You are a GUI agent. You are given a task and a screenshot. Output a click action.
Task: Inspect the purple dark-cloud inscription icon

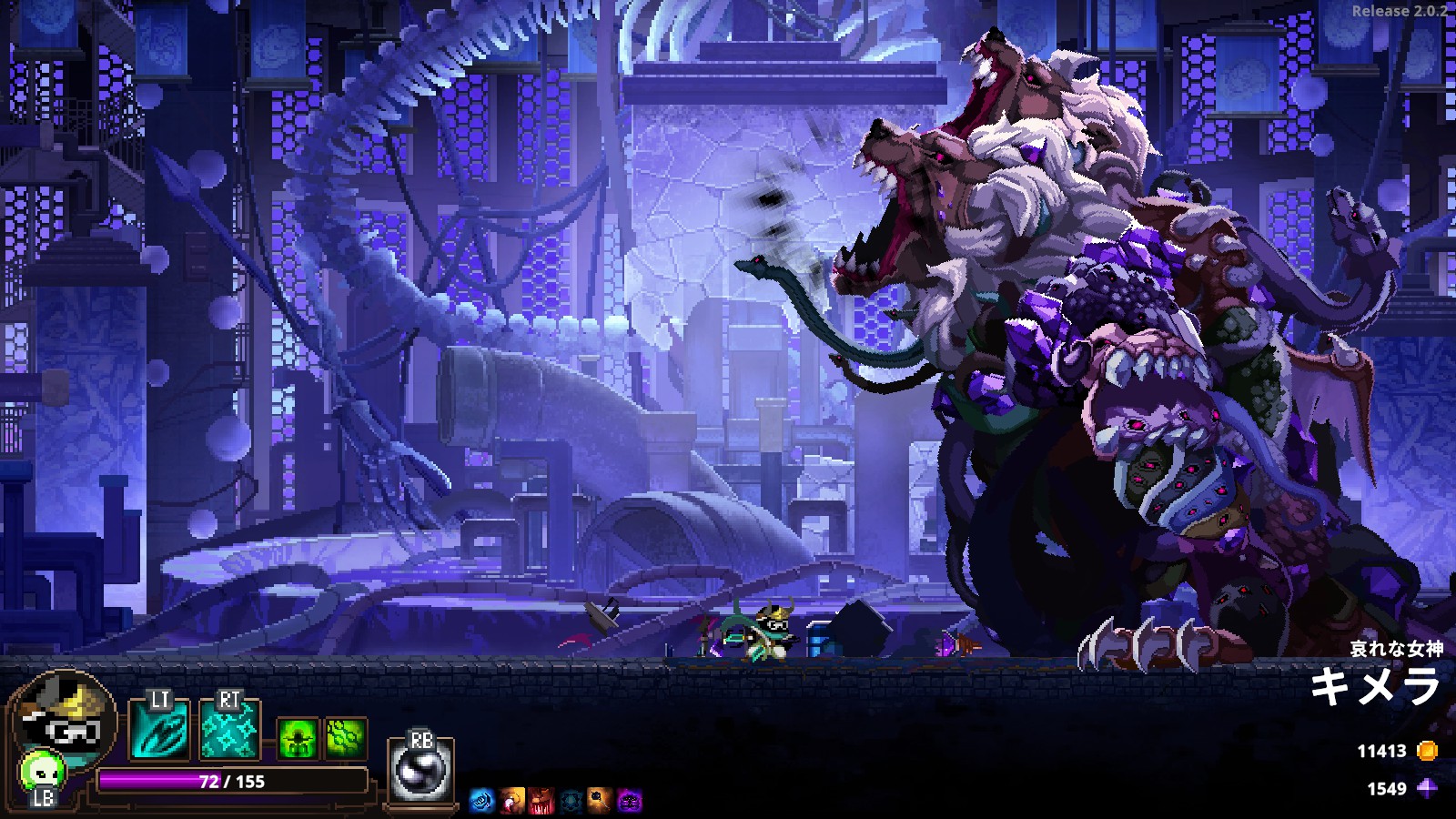[630, 801]
